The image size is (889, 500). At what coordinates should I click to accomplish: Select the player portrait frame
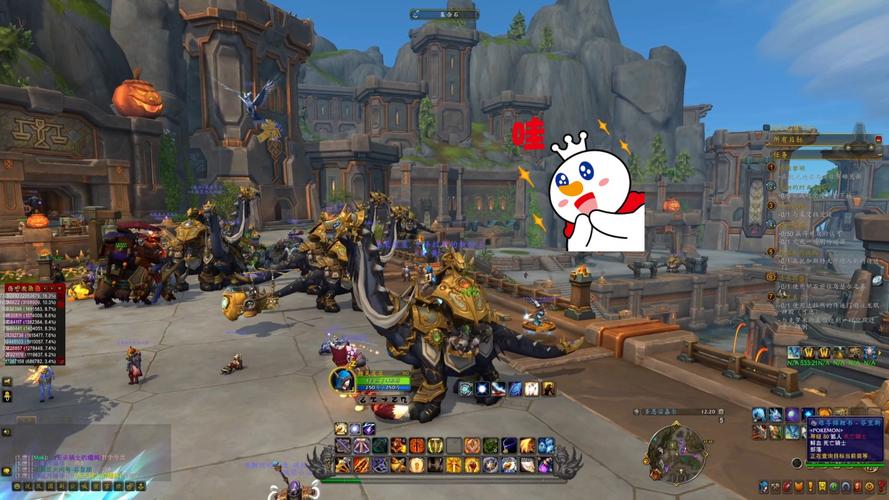(342, 380)
